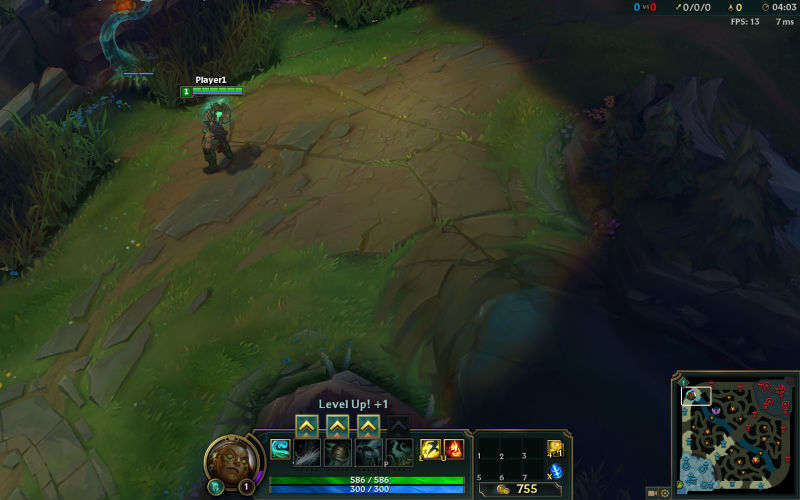Inspect the teal wave passive icon
The width and height of the screenshot is (800, 500).
[280, 449]
